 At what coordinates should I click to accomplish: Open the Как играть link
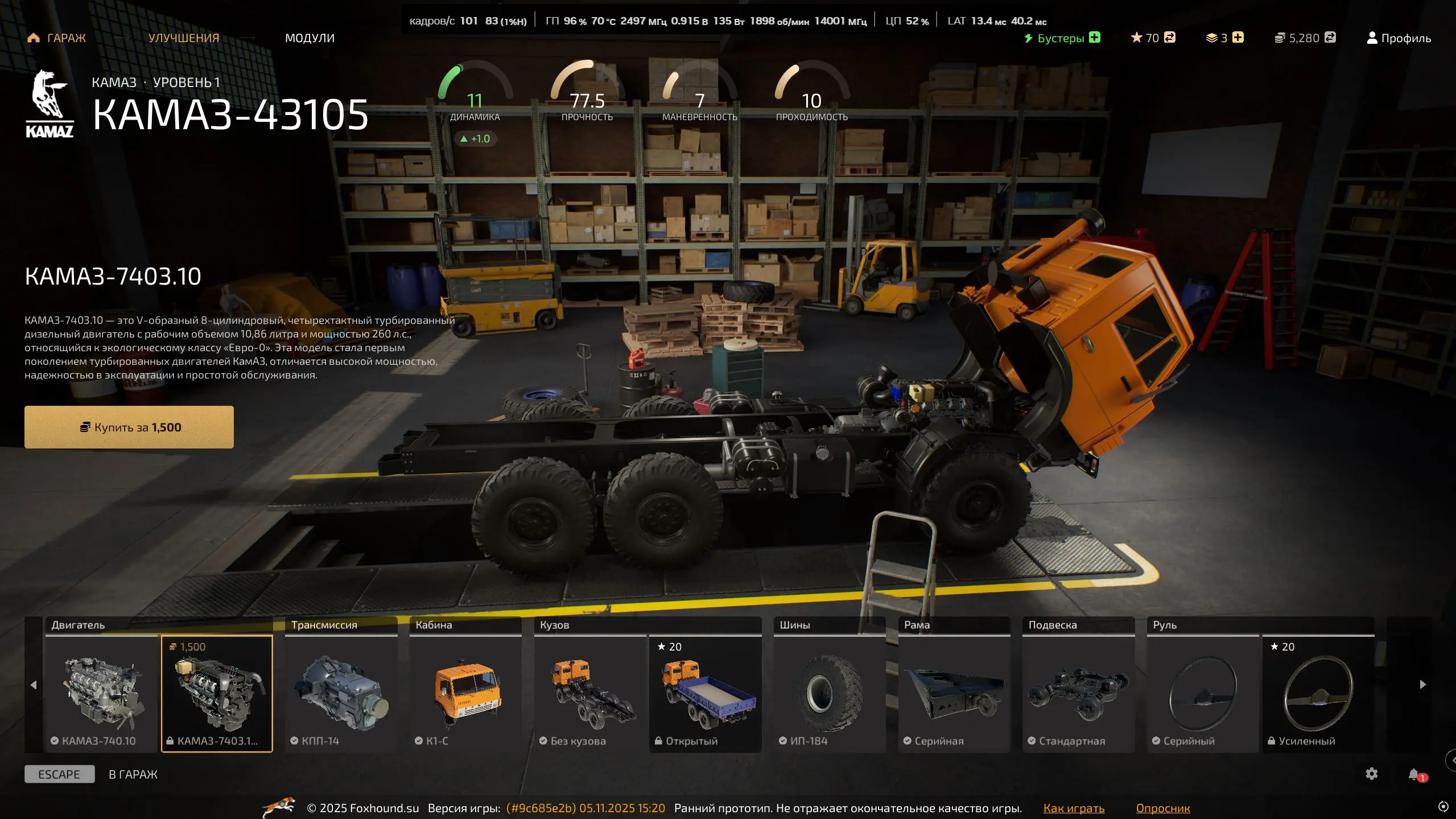coord(1074,808)
